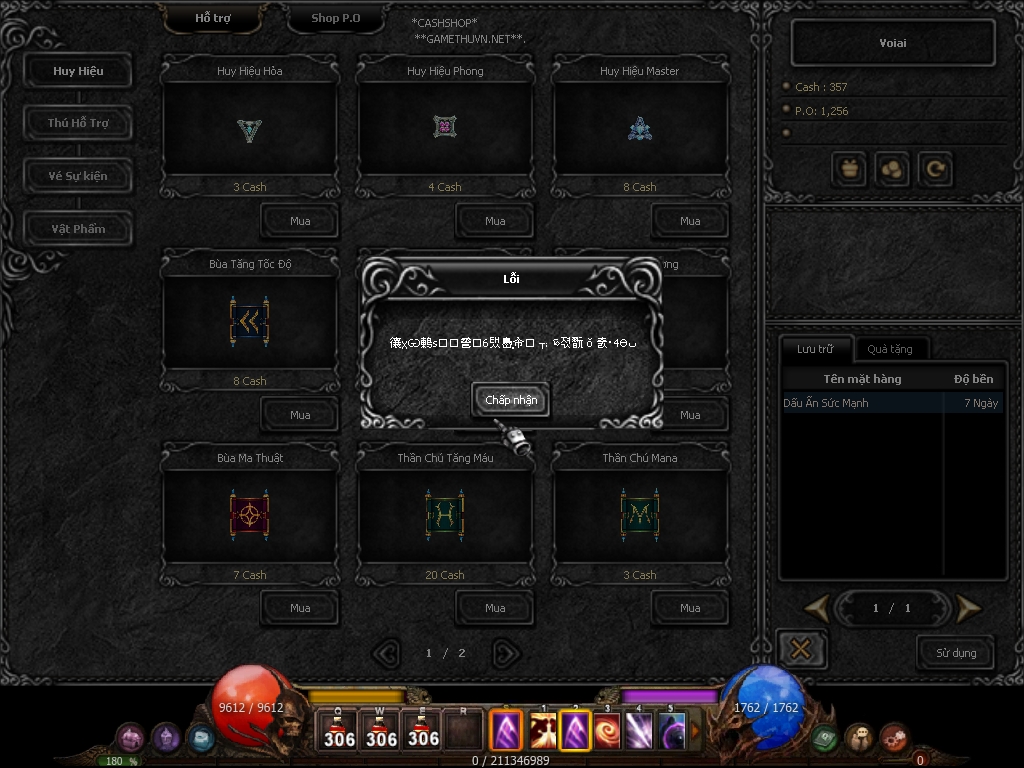This screenshot has height=768, width=1024.
Task: Accept the error dialog with Chấp nhận
Action: pos(511,400)
